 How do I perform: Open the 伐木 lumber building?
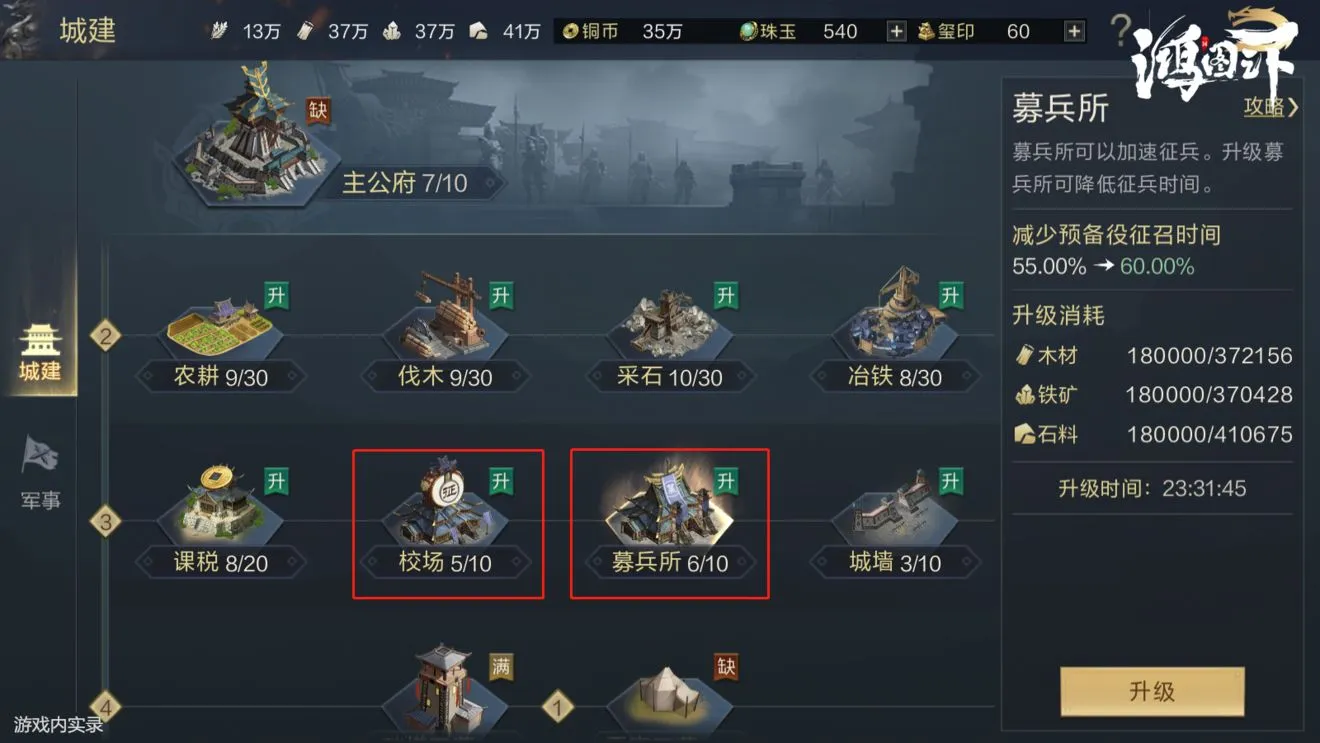pyautogui.click(x=445, y=325)
